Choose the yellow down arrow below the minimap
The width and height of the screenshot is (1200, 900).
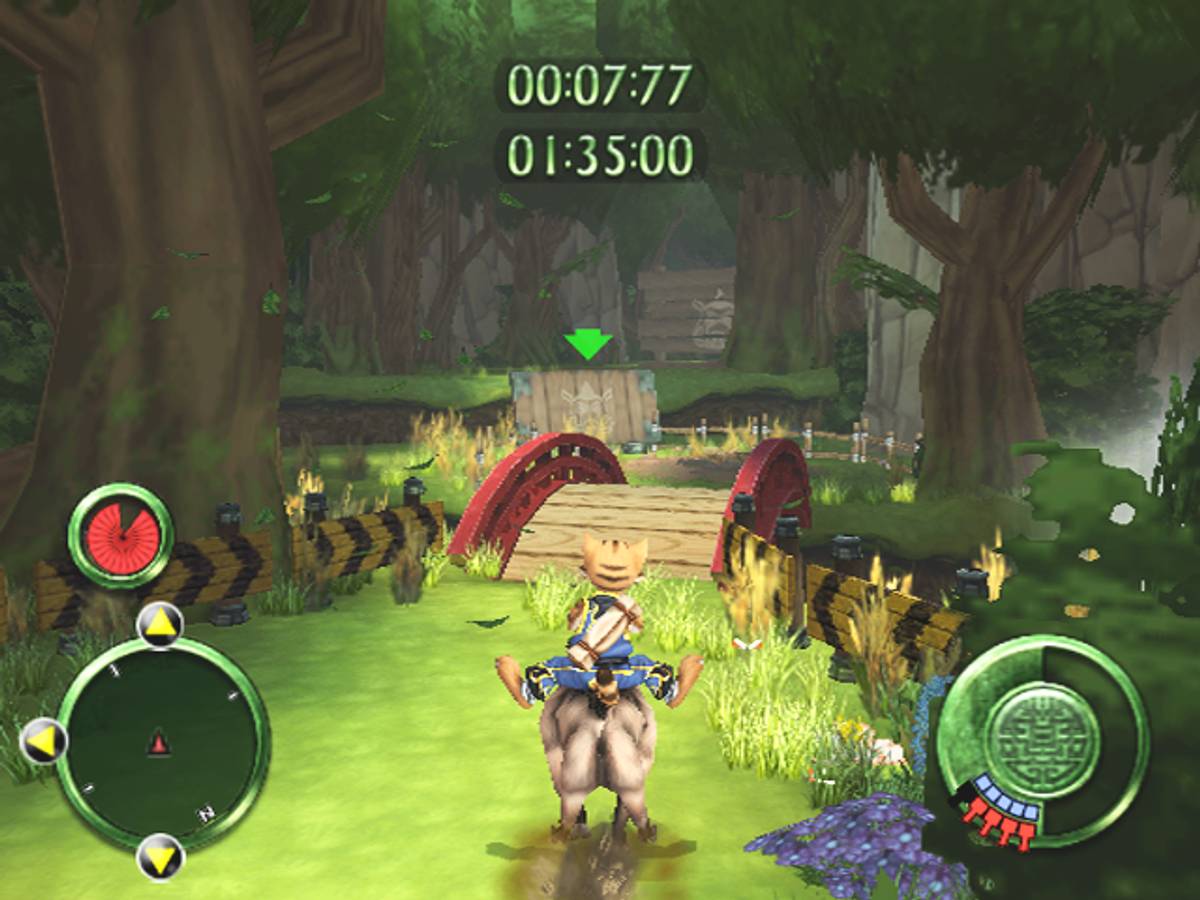[160, 856]
